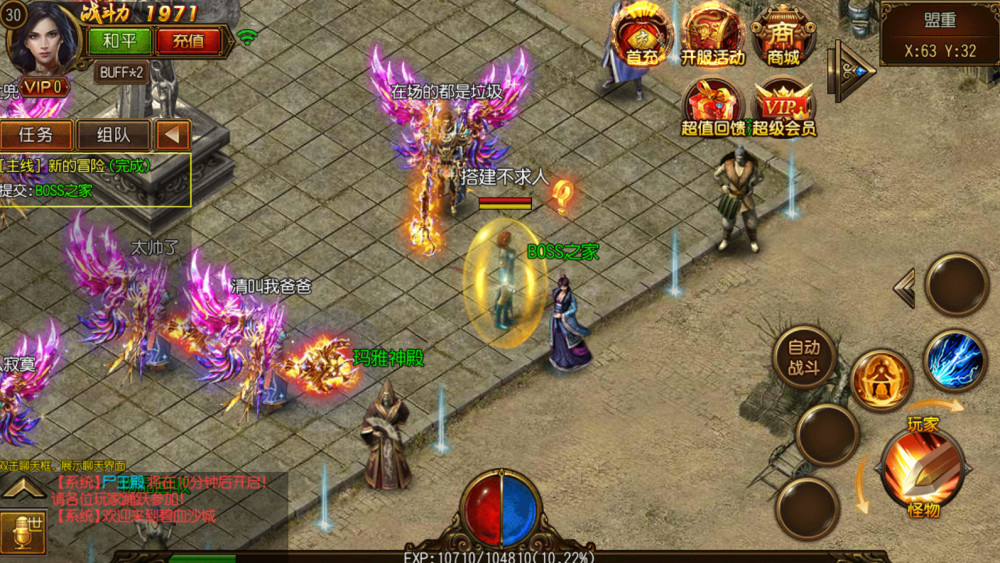Open the map location panel 盟重
Image resolution: width=1000 pixels, height=563 pixels.
[939, 34]
